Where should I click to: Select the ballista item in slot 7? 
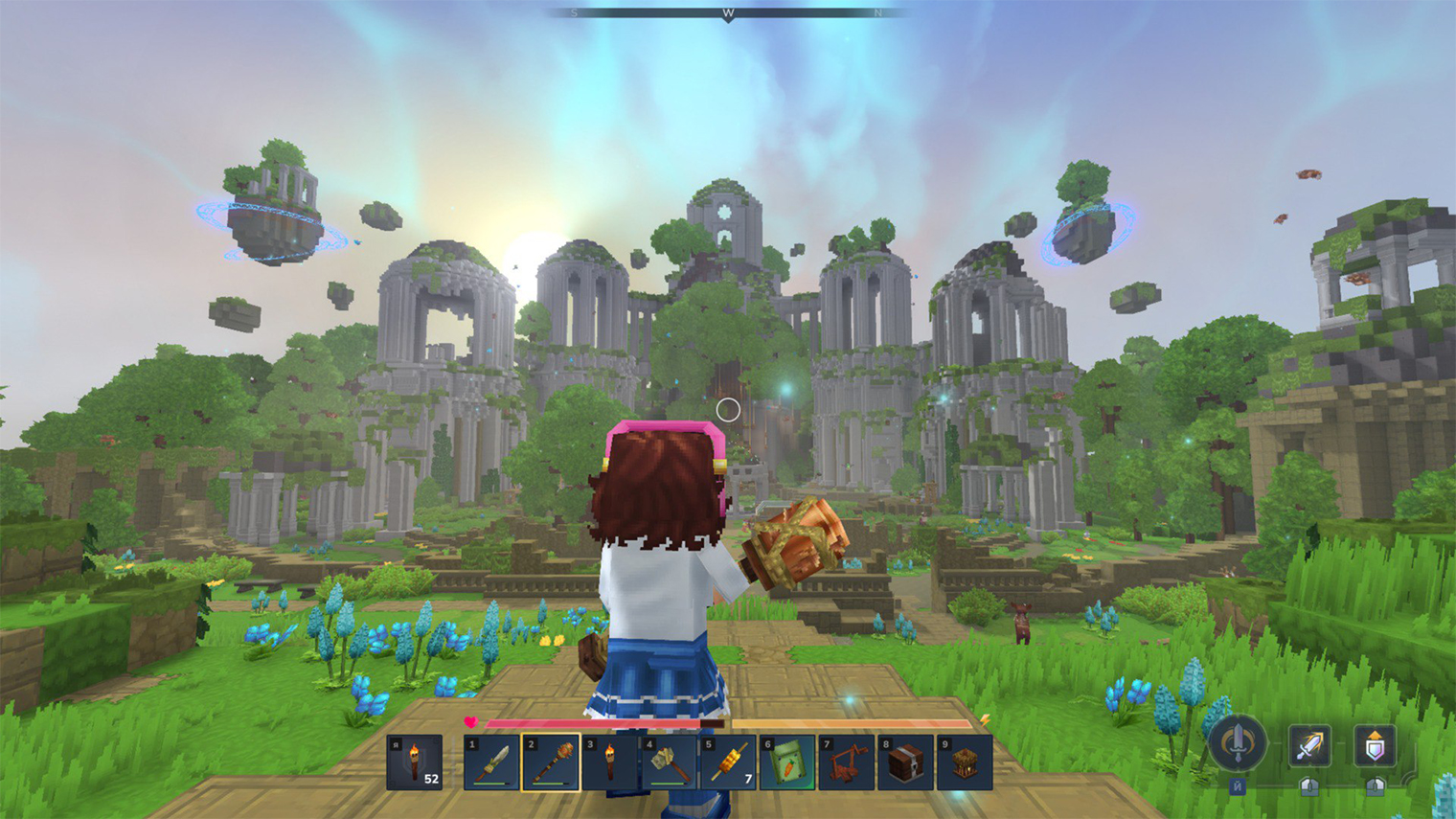(x=846, y=762)
